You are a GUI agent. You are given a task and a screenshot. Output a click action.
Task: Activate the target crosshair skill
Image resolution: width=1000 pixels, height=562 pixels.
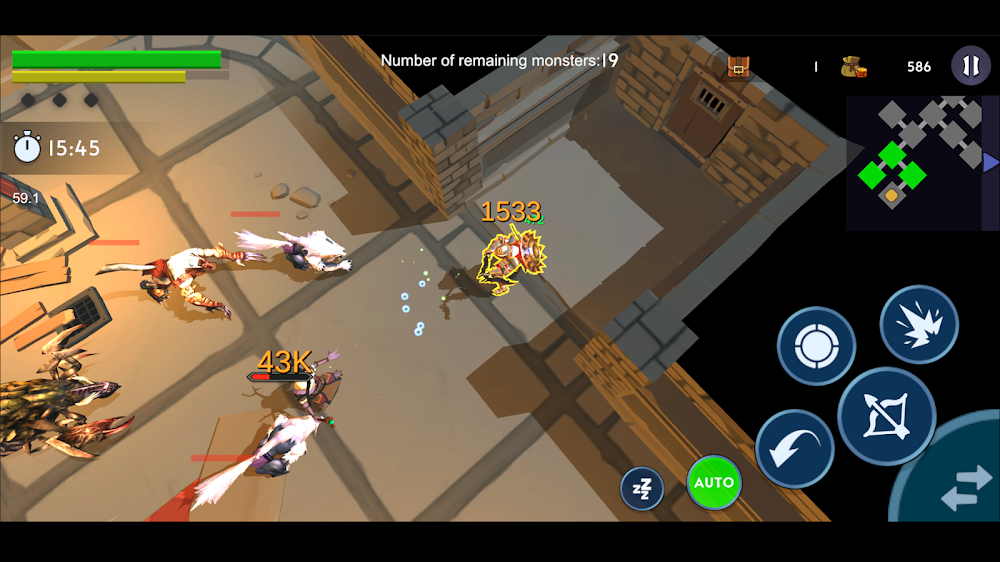[816, 346]
